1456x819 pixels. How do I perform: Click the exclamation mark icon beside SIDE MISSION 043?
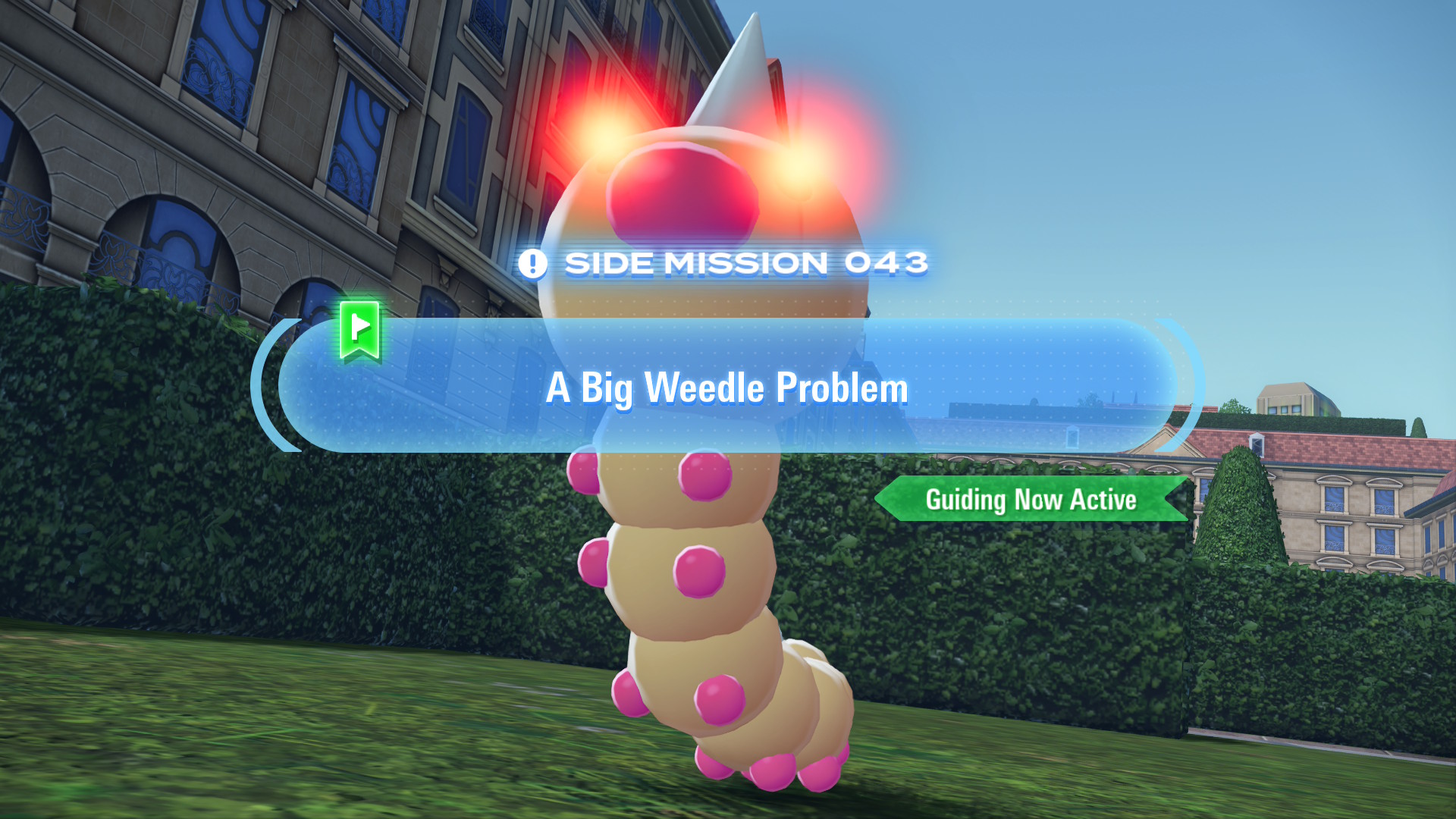pyautogui.click(x=534, y=264)
